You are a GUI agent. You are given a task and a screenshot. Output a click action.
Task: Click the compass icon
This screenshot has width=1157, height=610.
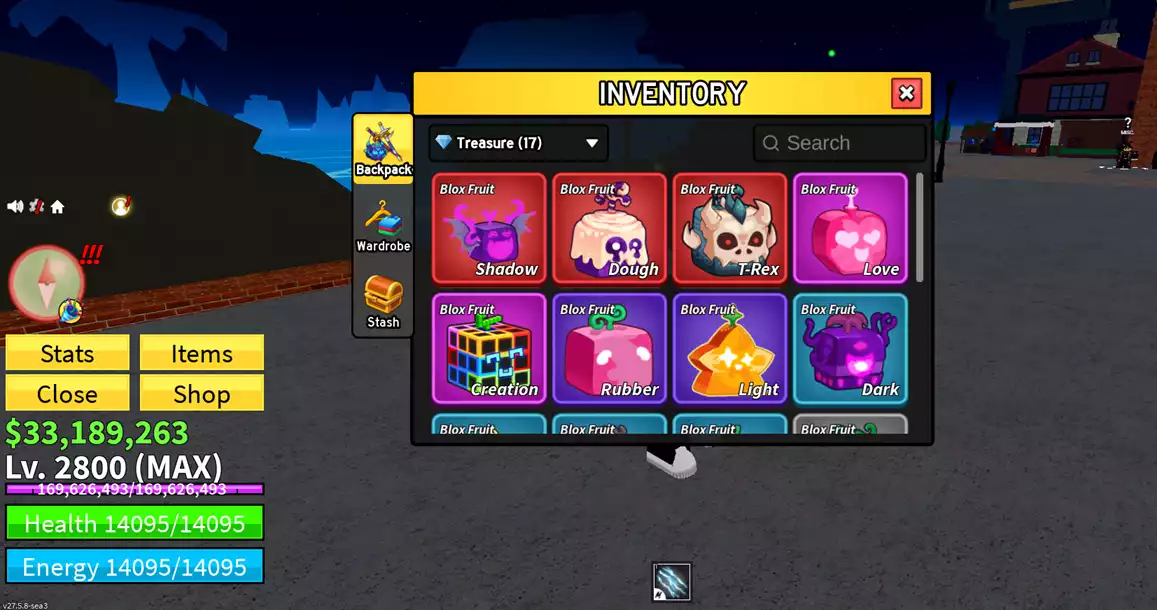point(46,281)
